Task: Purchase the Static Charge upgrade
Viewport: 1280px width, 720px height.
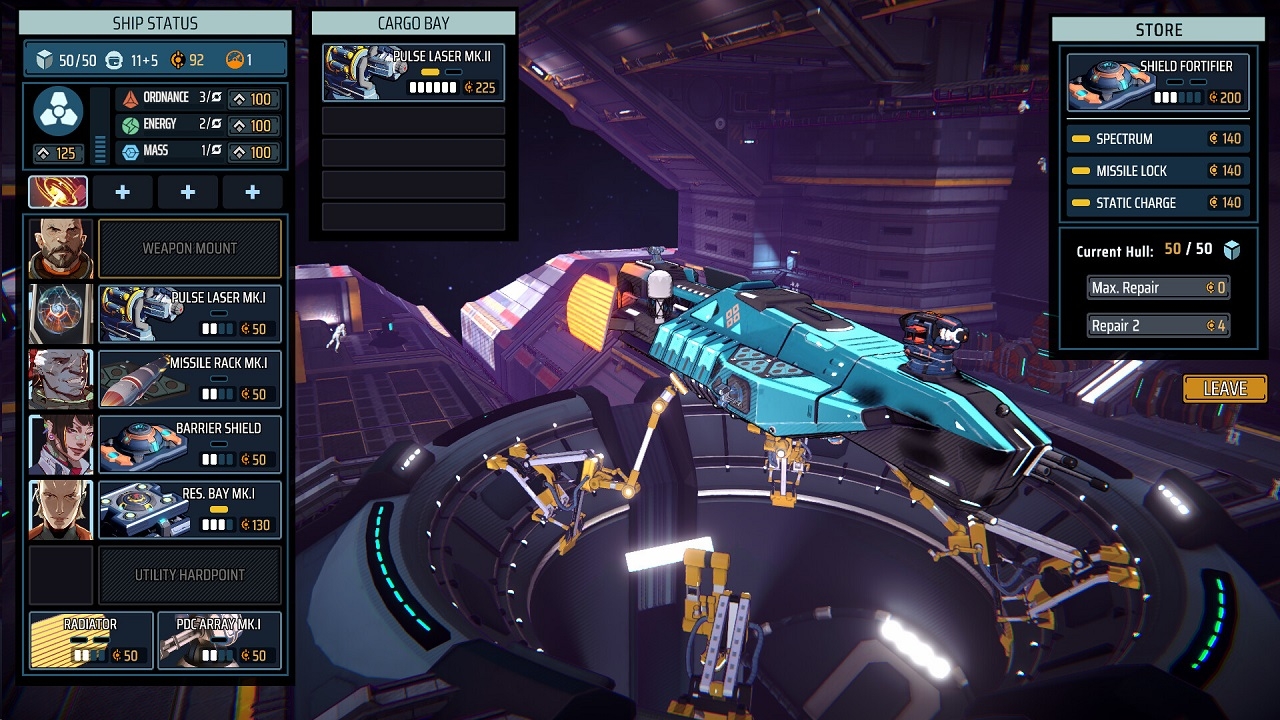Action: 1158,203
